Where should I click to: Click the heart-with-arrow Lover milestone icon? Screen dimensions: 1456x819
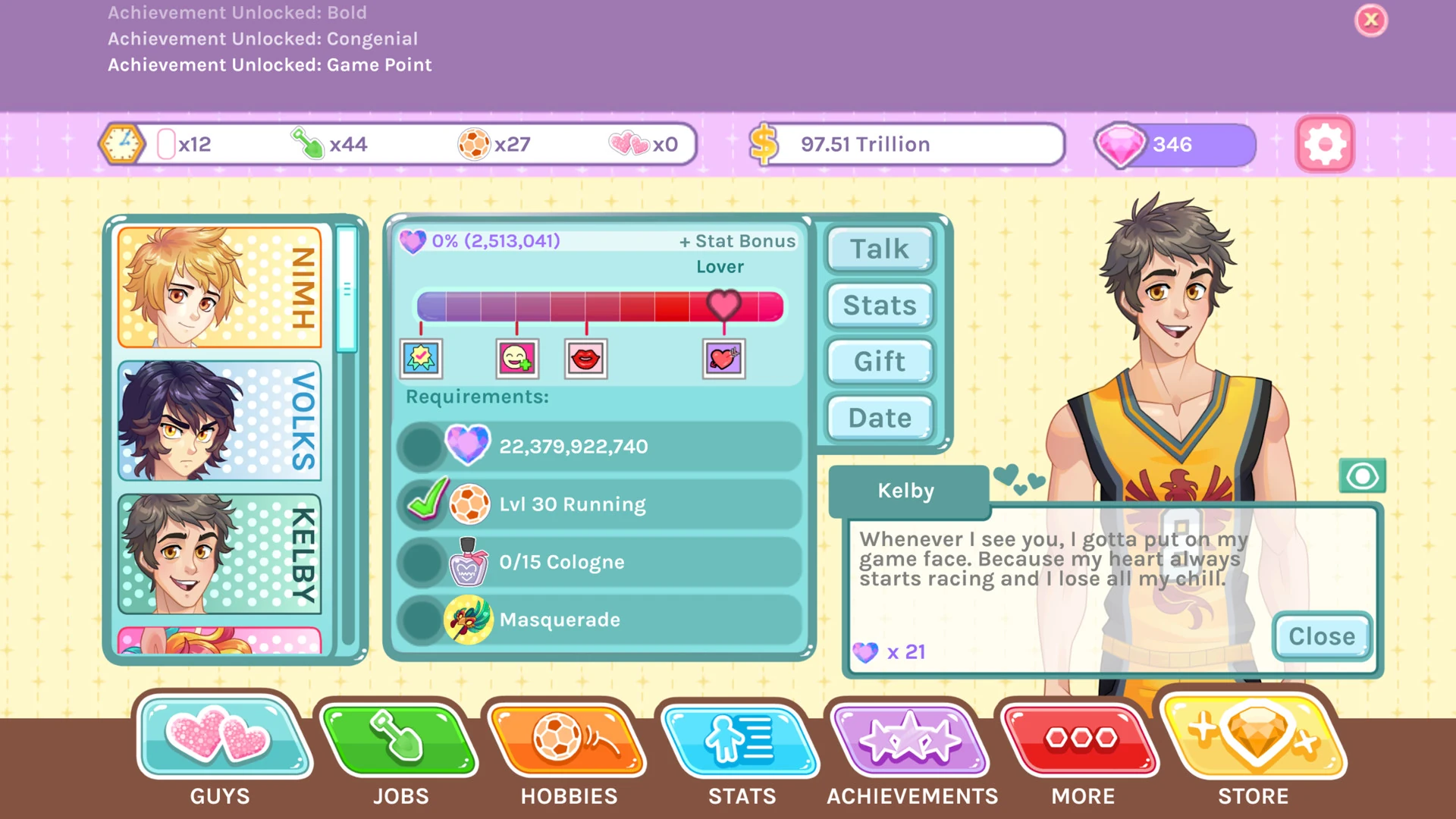[x=723, y=359]
